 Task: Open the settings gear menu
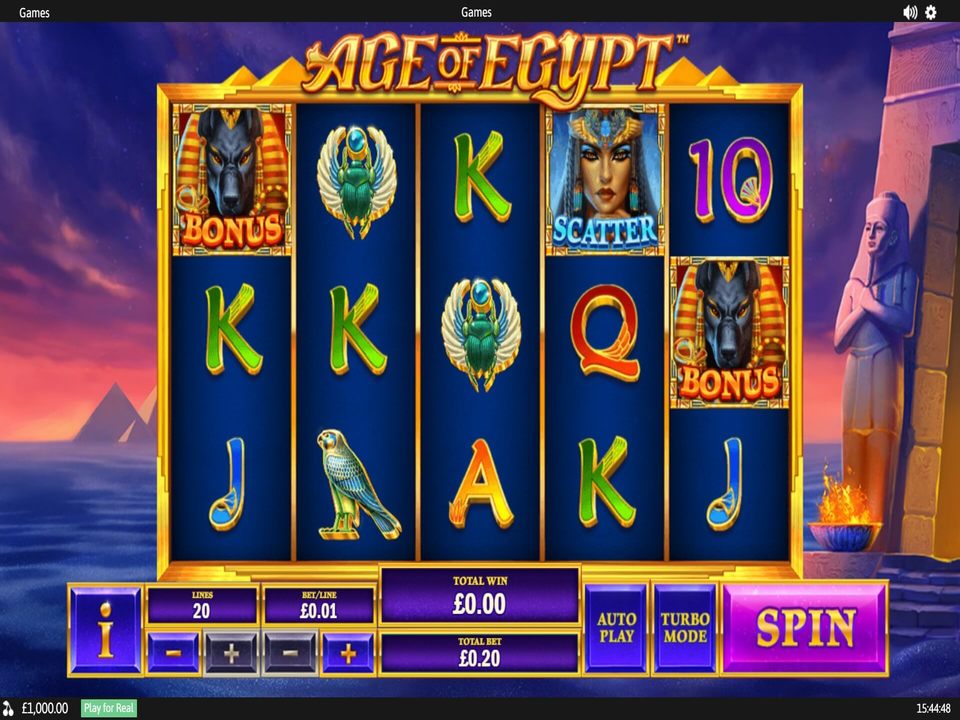pos(931,12)
